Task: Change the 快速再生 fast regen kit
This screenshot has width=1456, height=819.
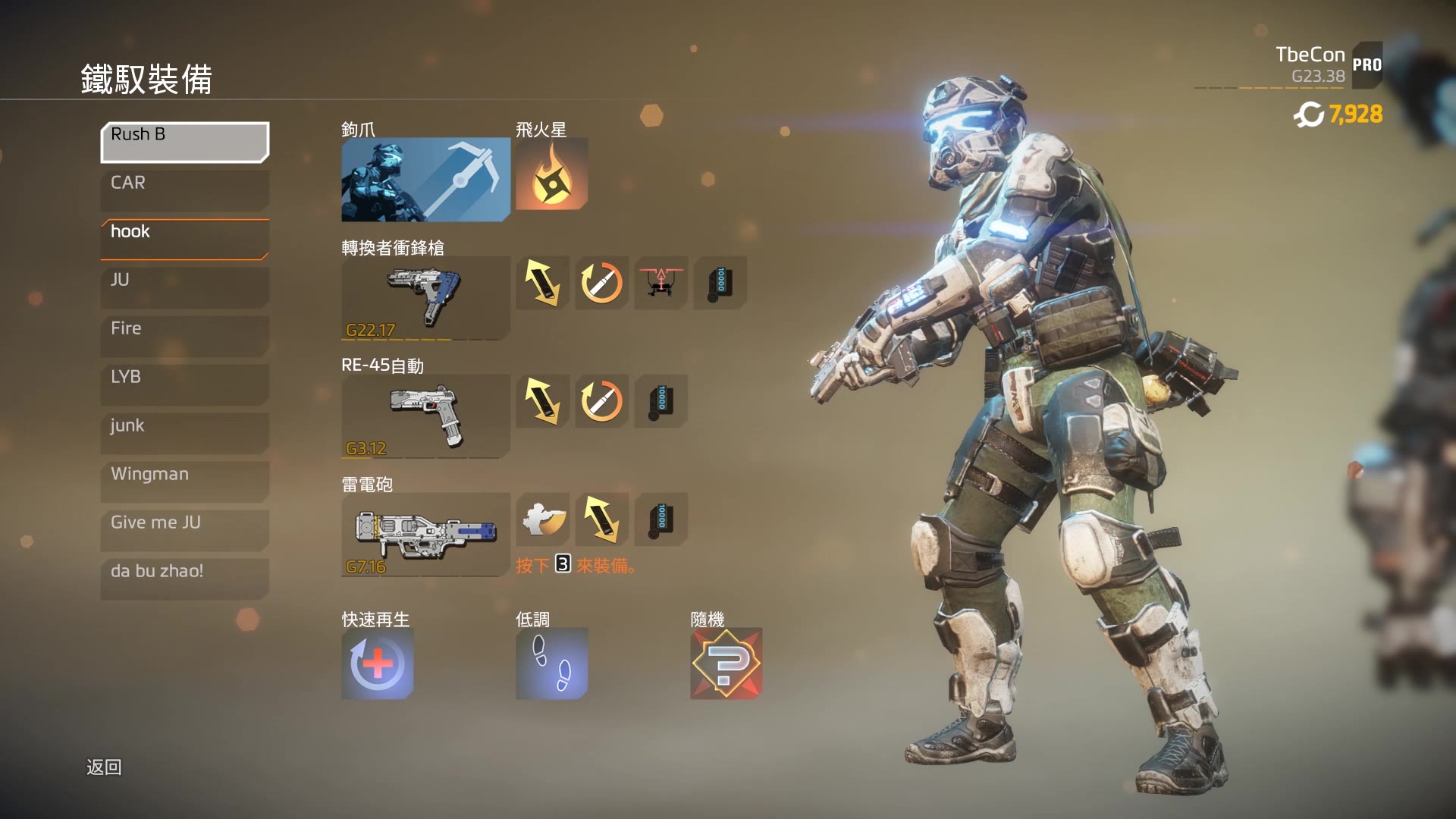Action: 377,664
